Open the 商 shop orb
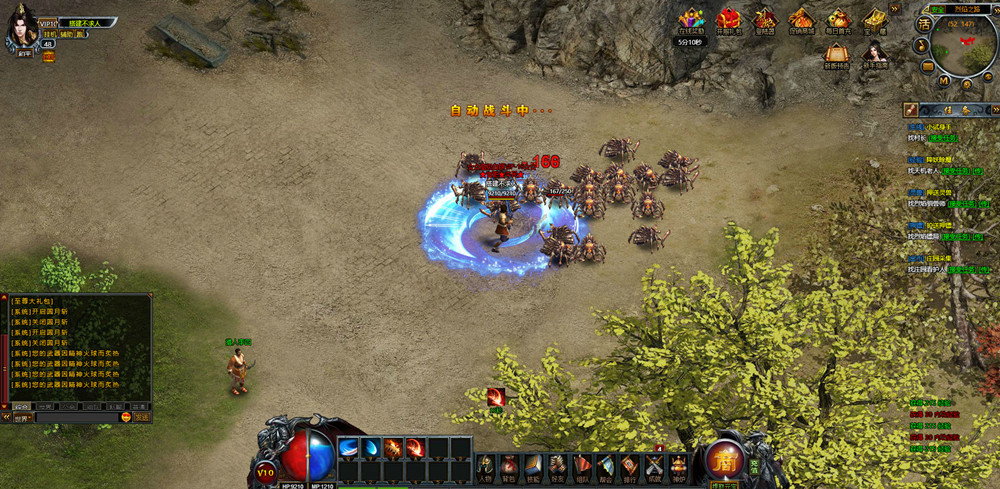This screenshot has width=1000, height=489. (723, 460)
